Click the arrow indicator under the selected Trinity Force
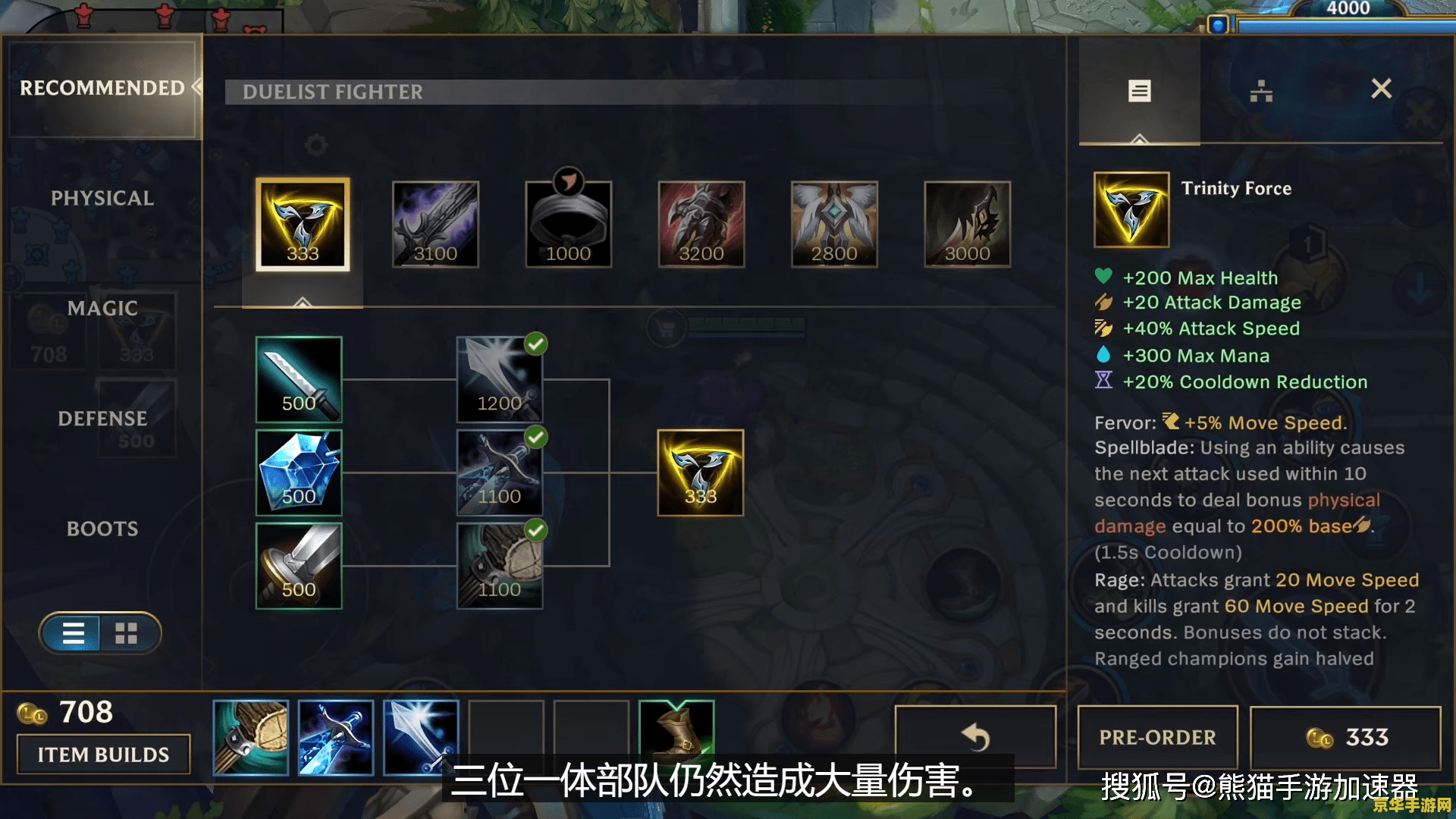This screenshot has width=1456, height=819. click(301, 303)
